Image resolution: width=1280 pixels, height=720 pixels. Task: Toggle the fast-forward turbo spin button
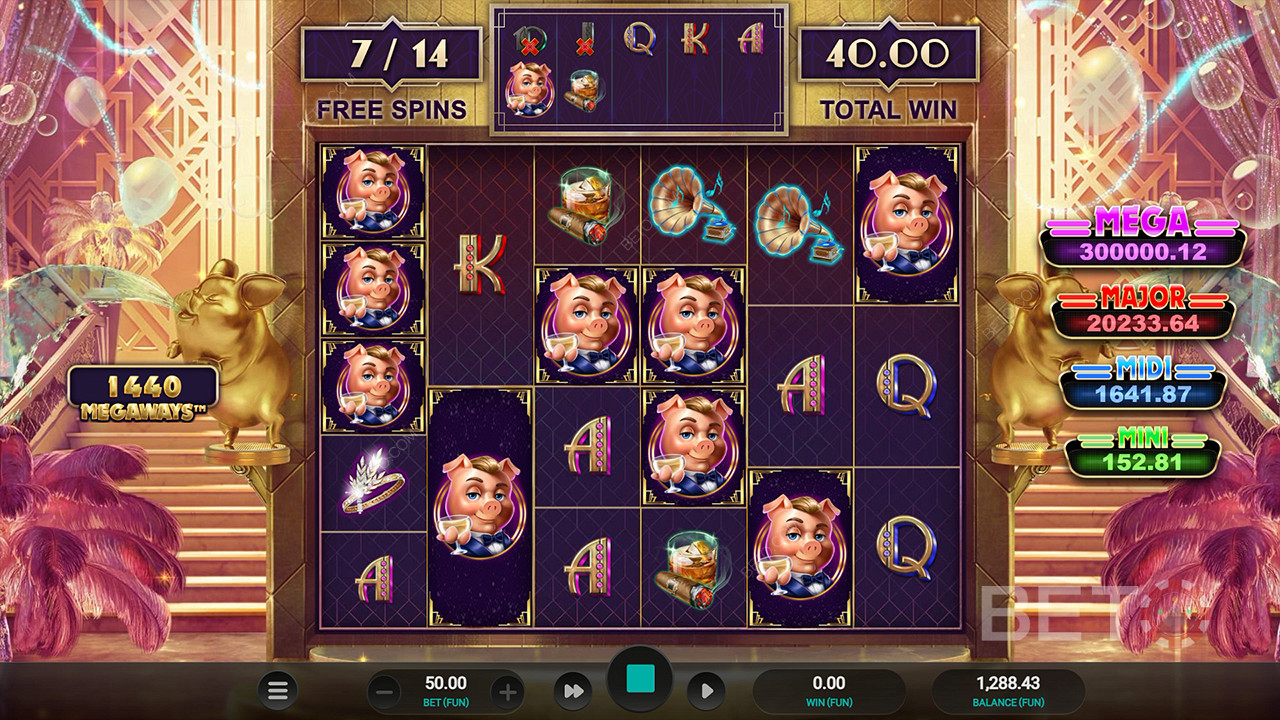coord(574,691)
